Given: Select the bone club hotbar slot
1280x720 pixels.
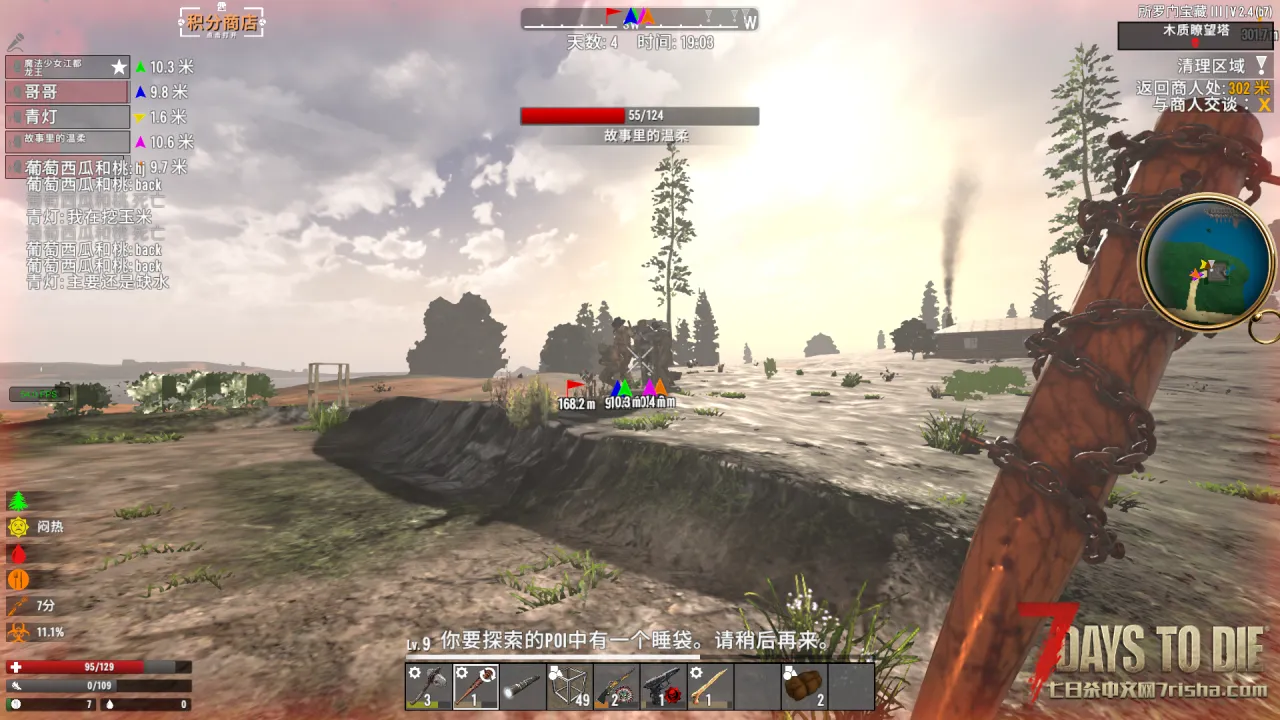Looking at the screenshot, I should pos(711,686).
